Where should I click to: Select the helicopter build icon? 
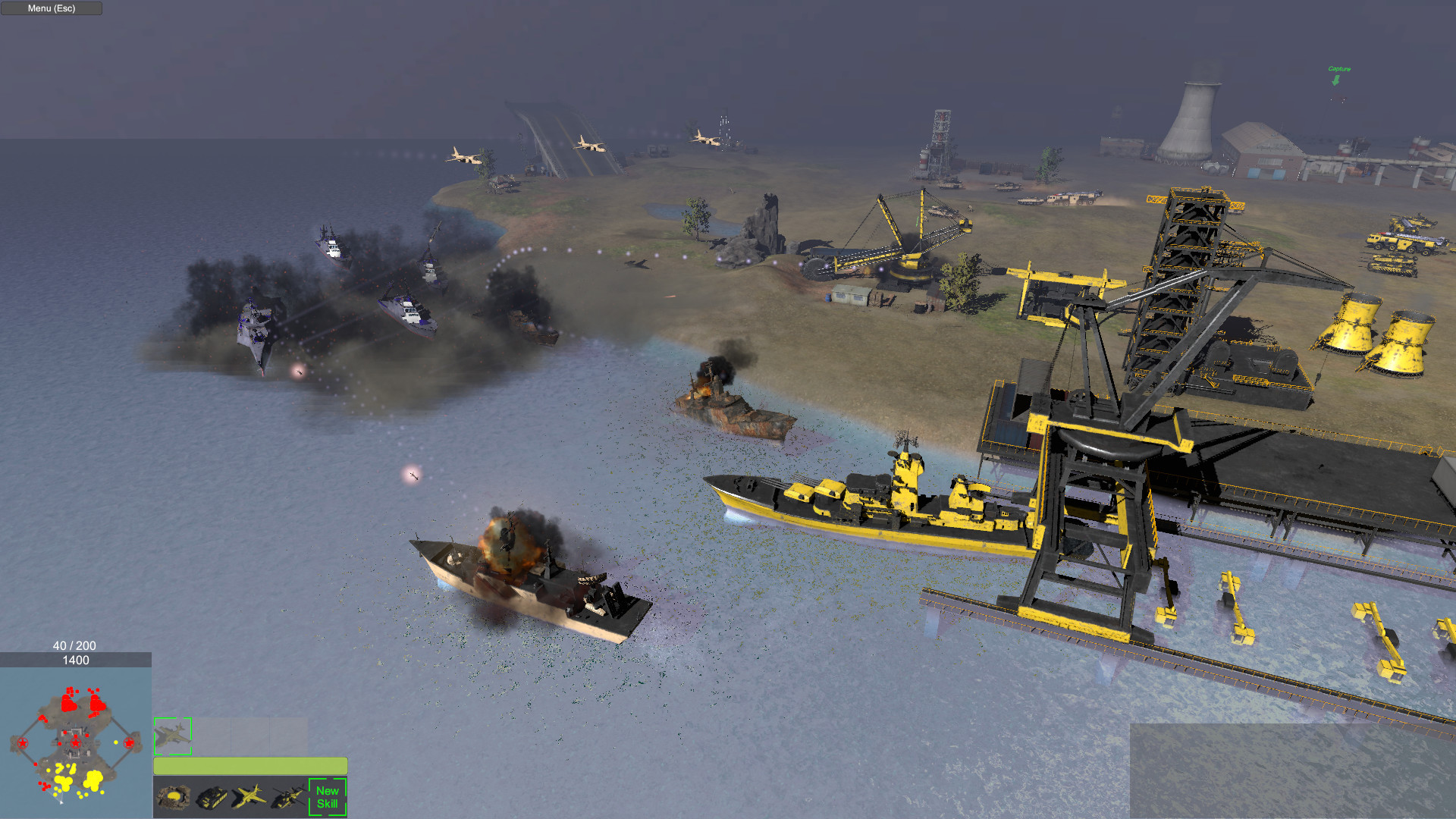click(287, 799)
